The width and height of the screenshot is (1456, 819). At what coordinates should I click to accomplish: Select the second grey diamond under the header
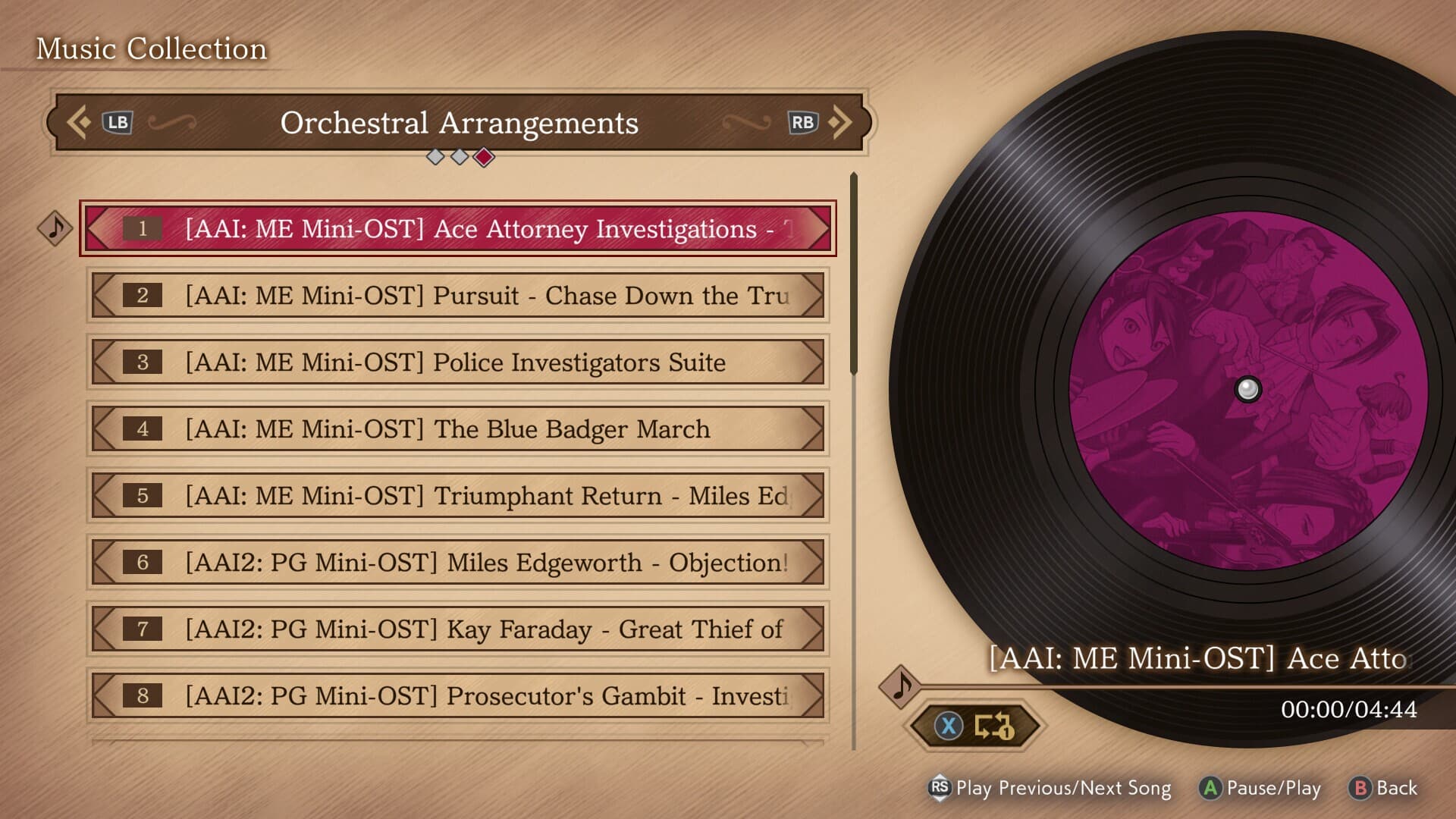pos(460,157)
